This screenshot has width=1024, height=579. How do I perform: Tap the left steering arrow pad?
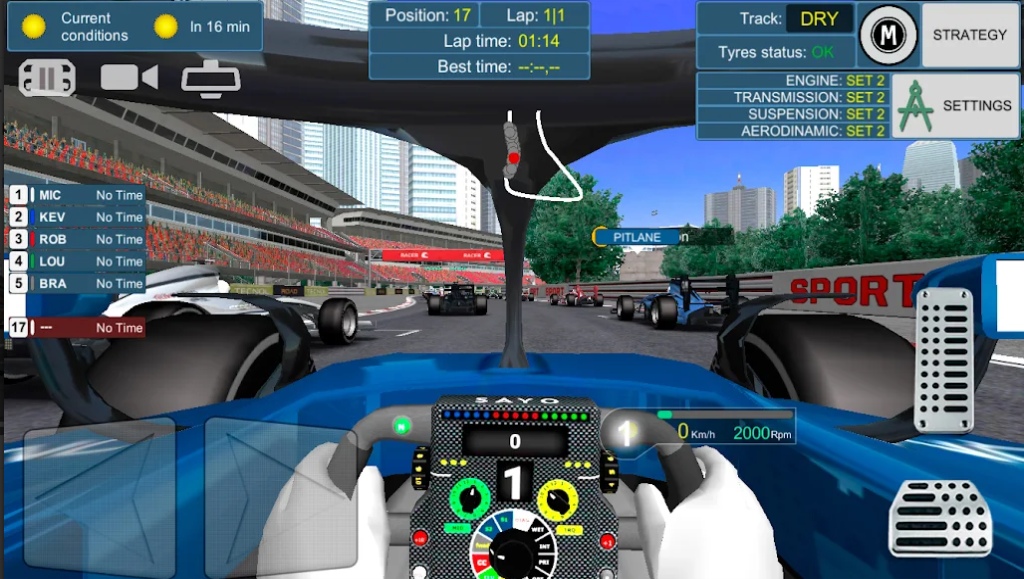click(99, 497)
